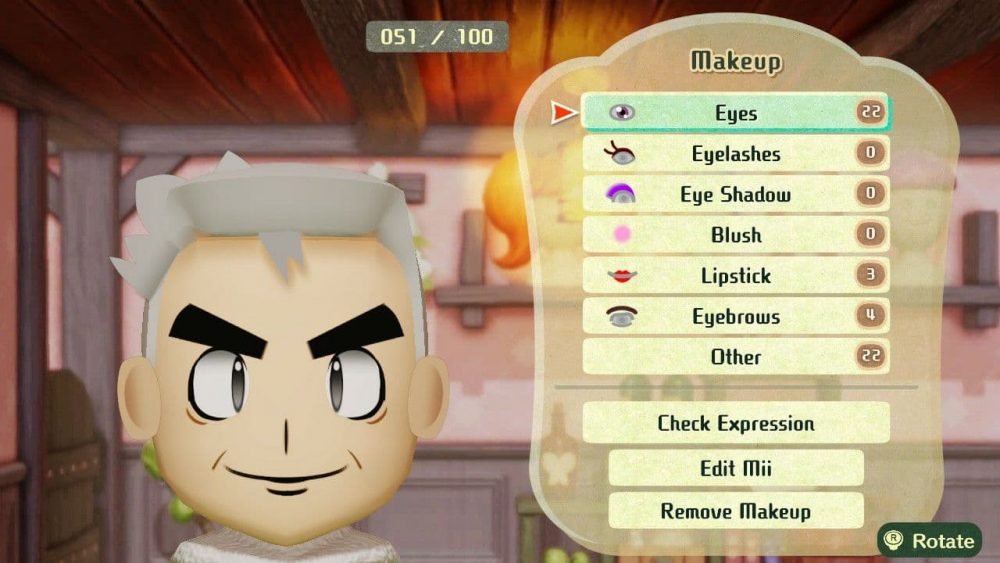Choose the Other makeup category
Screen dimensions: 1000x563
pos(735,357)
